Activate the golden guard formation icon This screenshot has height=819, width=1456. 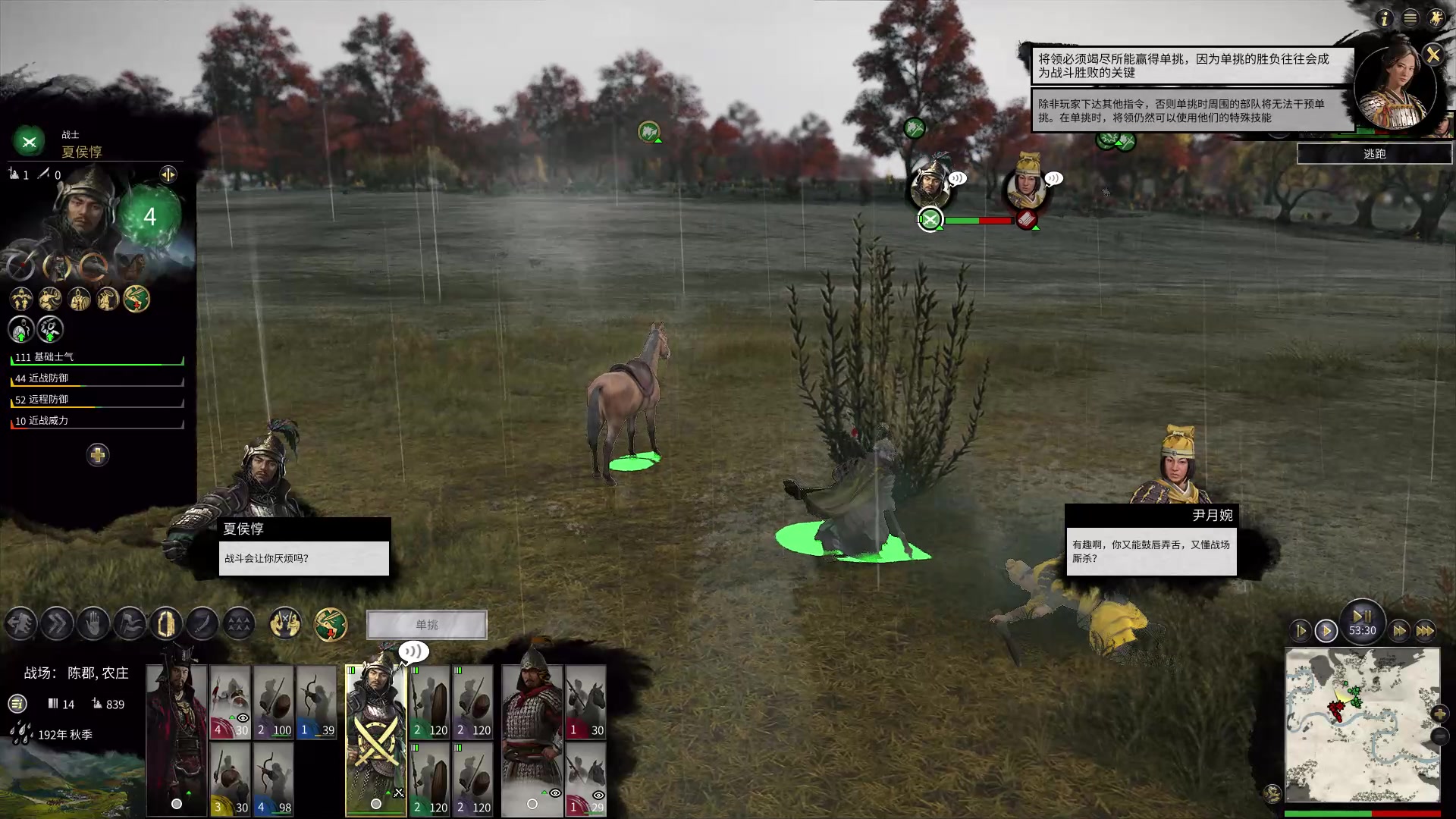point(166,624)
